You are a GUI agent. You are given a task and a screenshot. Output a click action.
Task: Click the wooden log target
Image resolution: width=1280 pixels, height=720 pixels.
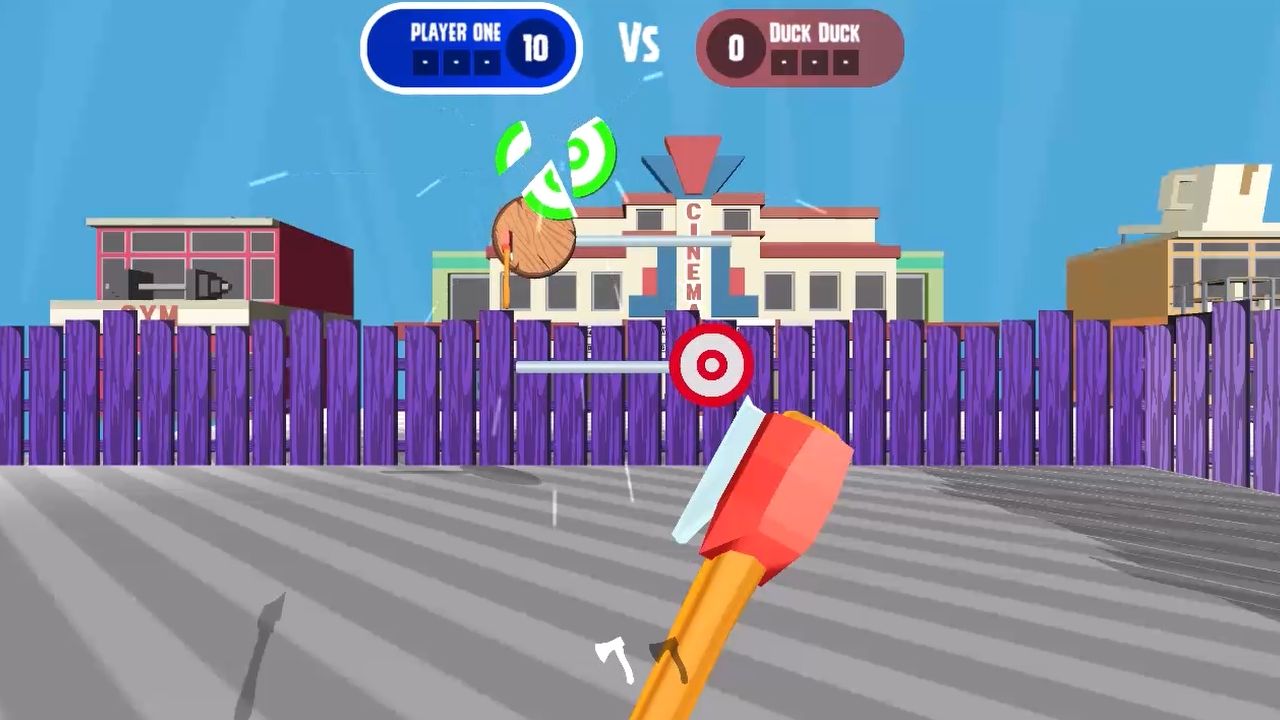click(532, 238)
